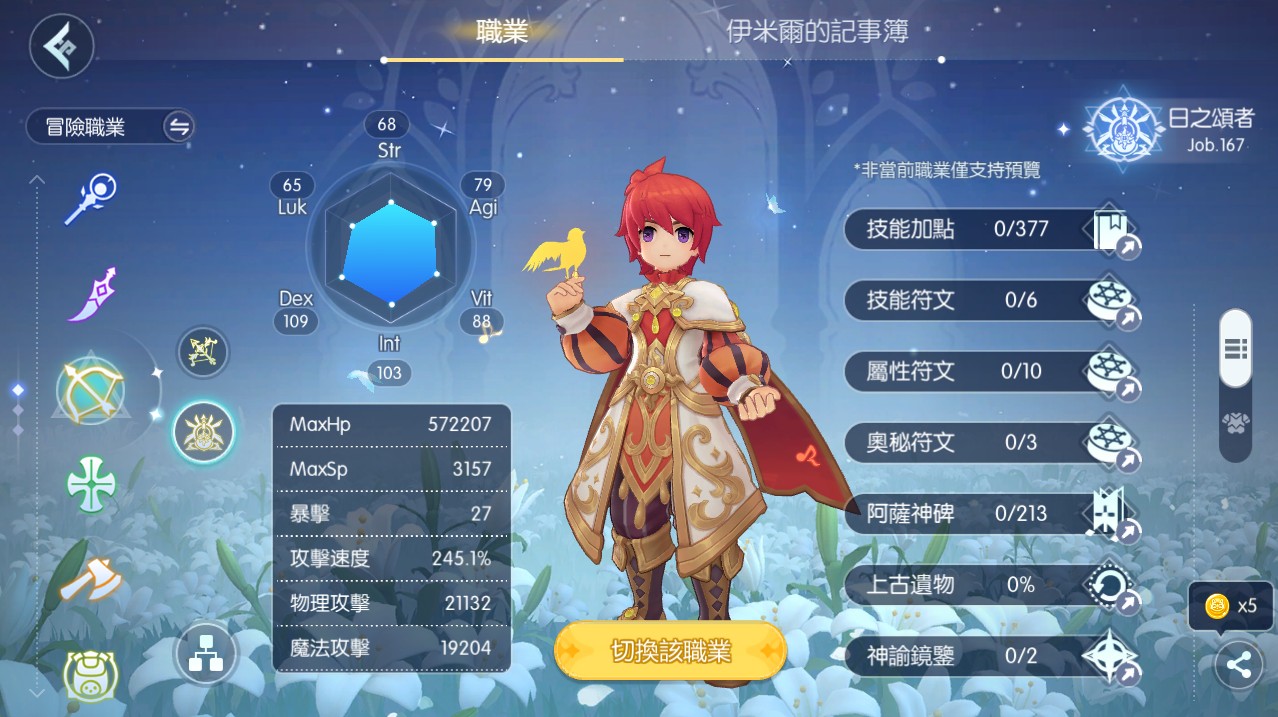This screenshot has height=717, width=1278.
Task: Open 技能加點 skill points entry
Action: 990,229
